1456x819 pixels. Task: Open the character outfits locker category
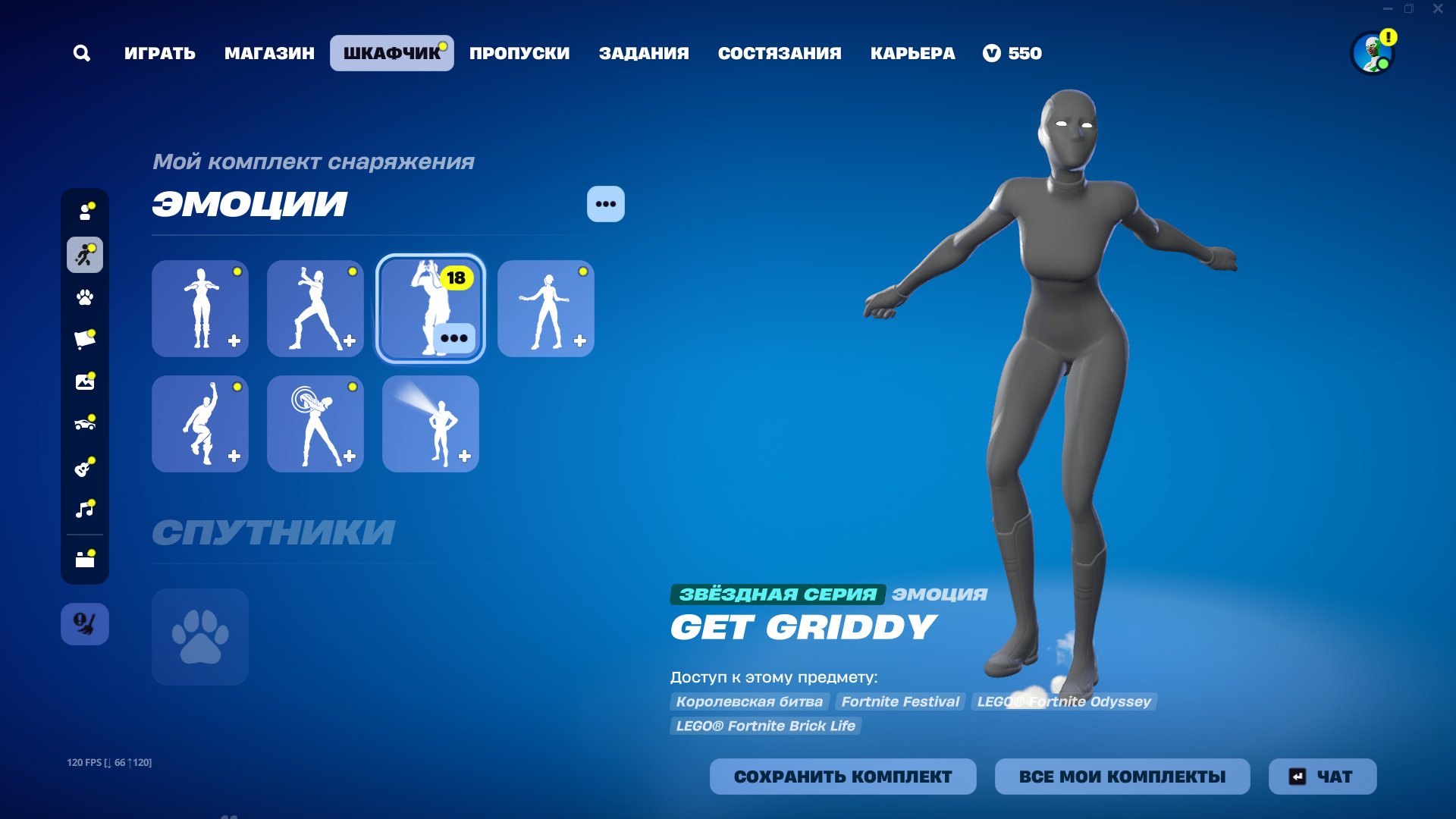click(85, 212)
